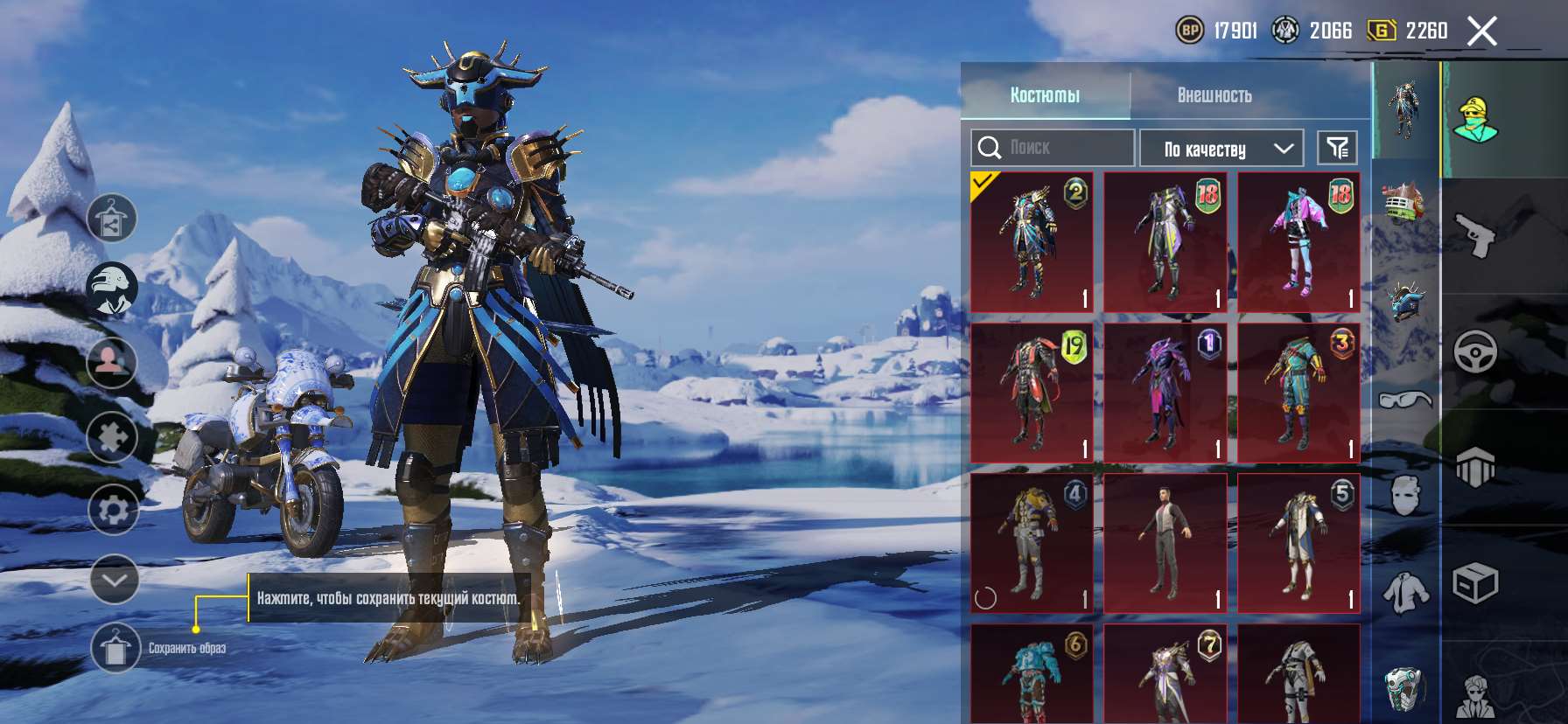Open the jacket clothing category

point(1405,592)
